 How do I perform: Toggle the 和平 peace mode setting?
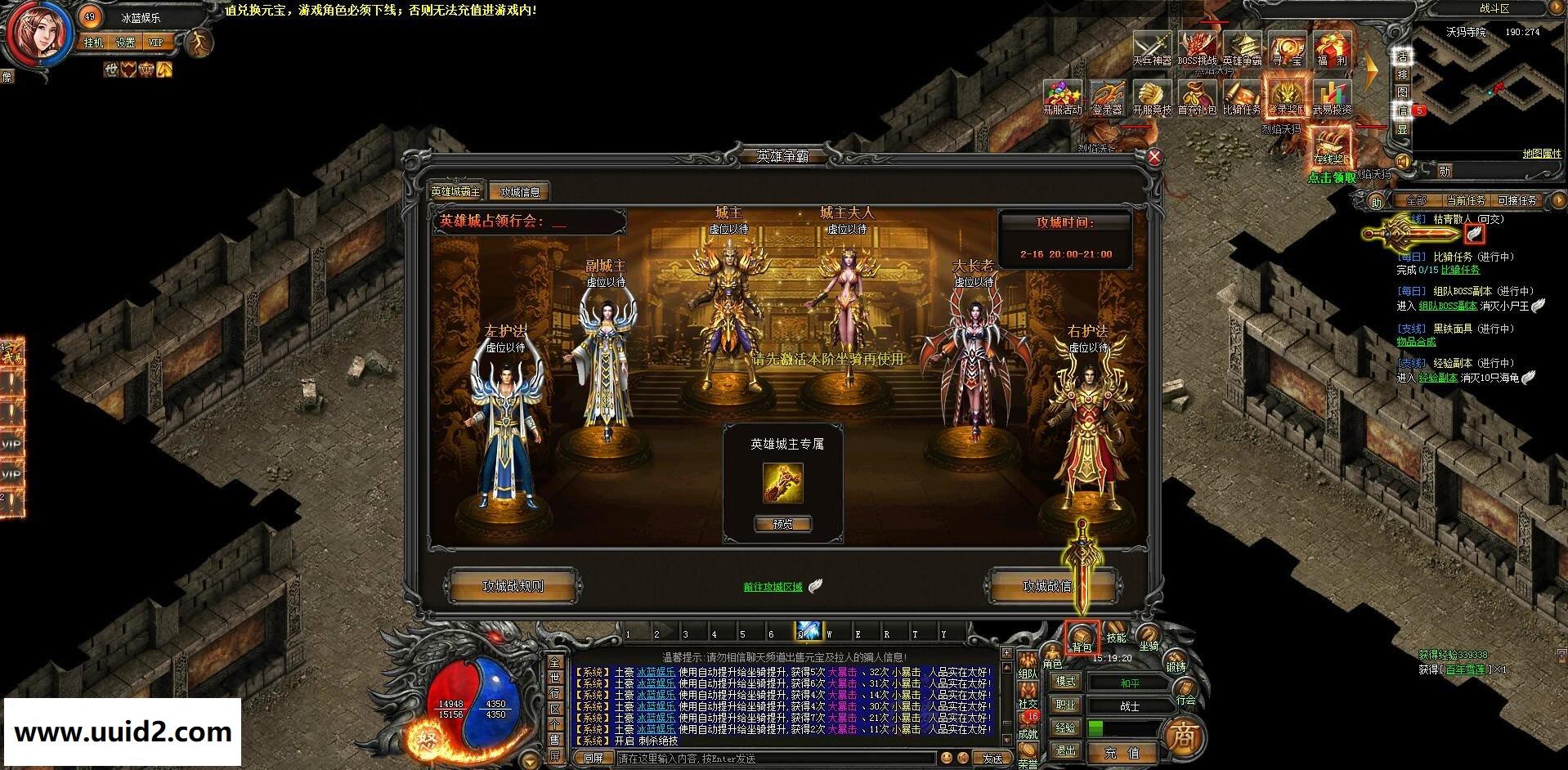(x=1129, y=683)
